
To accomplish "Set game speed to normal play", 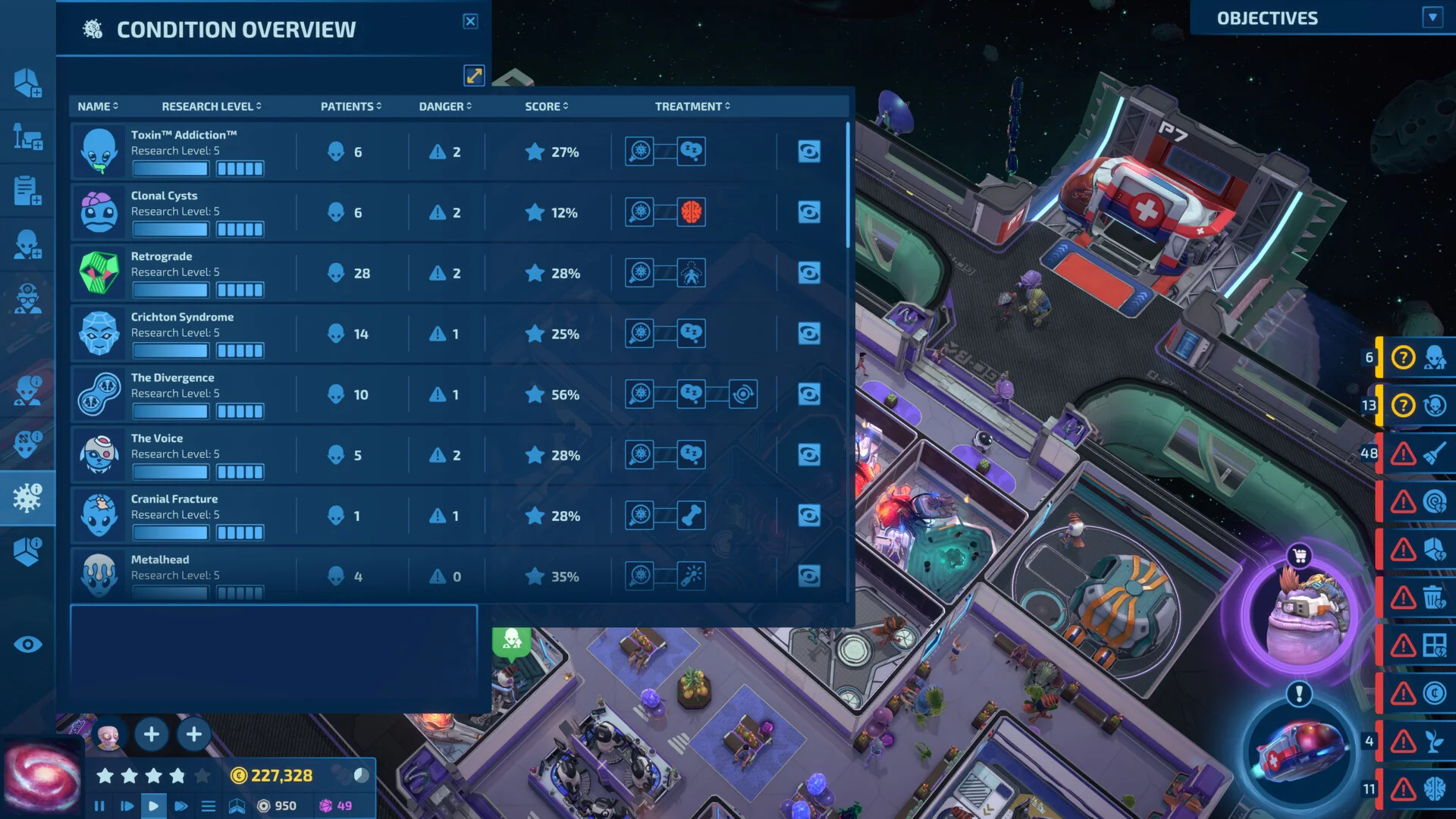I will pos(153,806).
